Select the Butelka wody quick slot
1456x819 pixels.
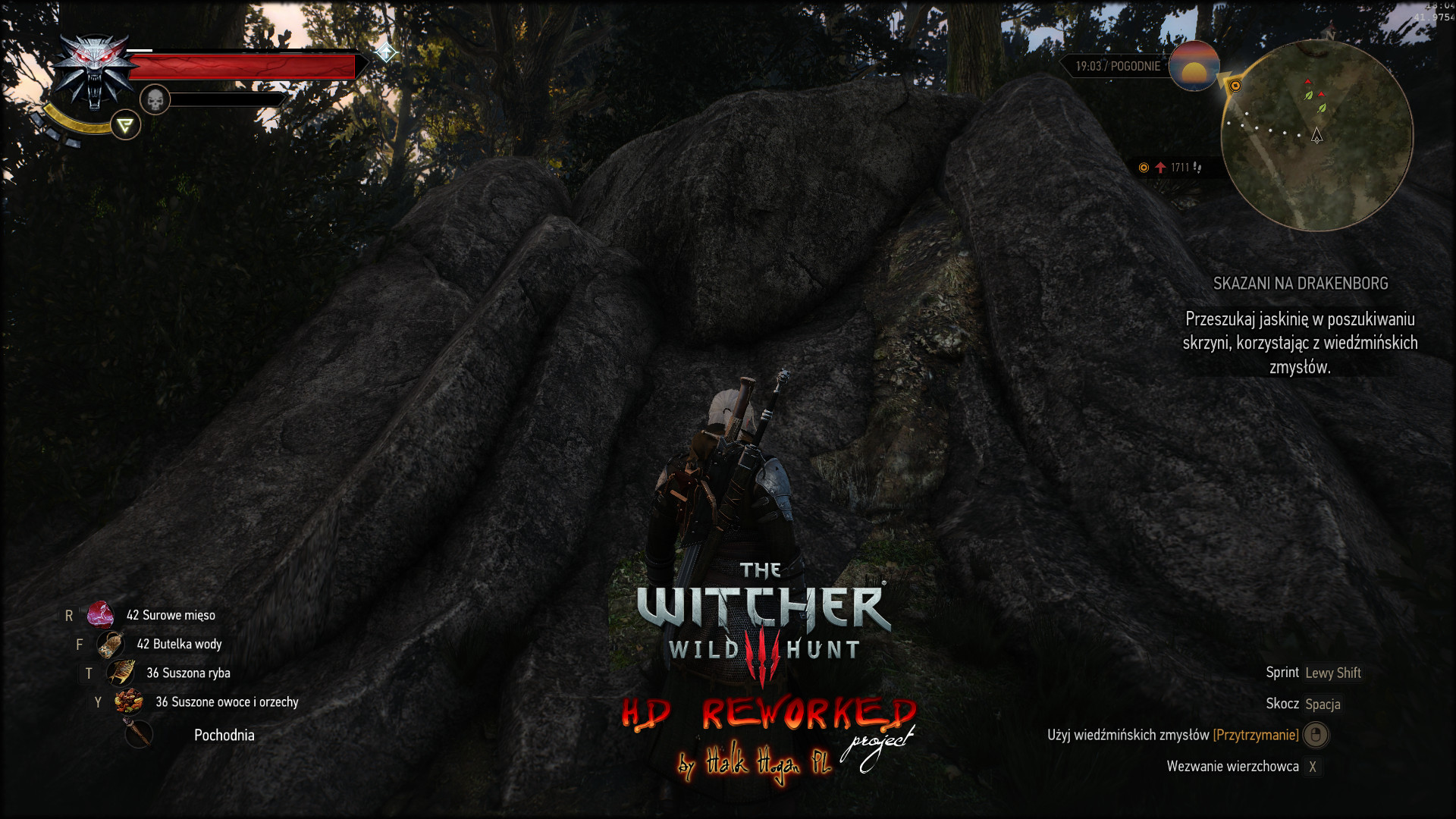click(x=111, y=645)
